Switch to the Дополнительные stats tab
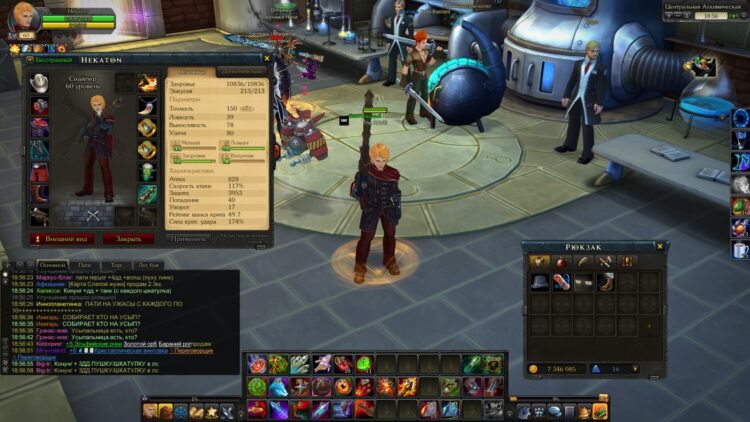This screenshot has height=422, width=750. point(242,72)
